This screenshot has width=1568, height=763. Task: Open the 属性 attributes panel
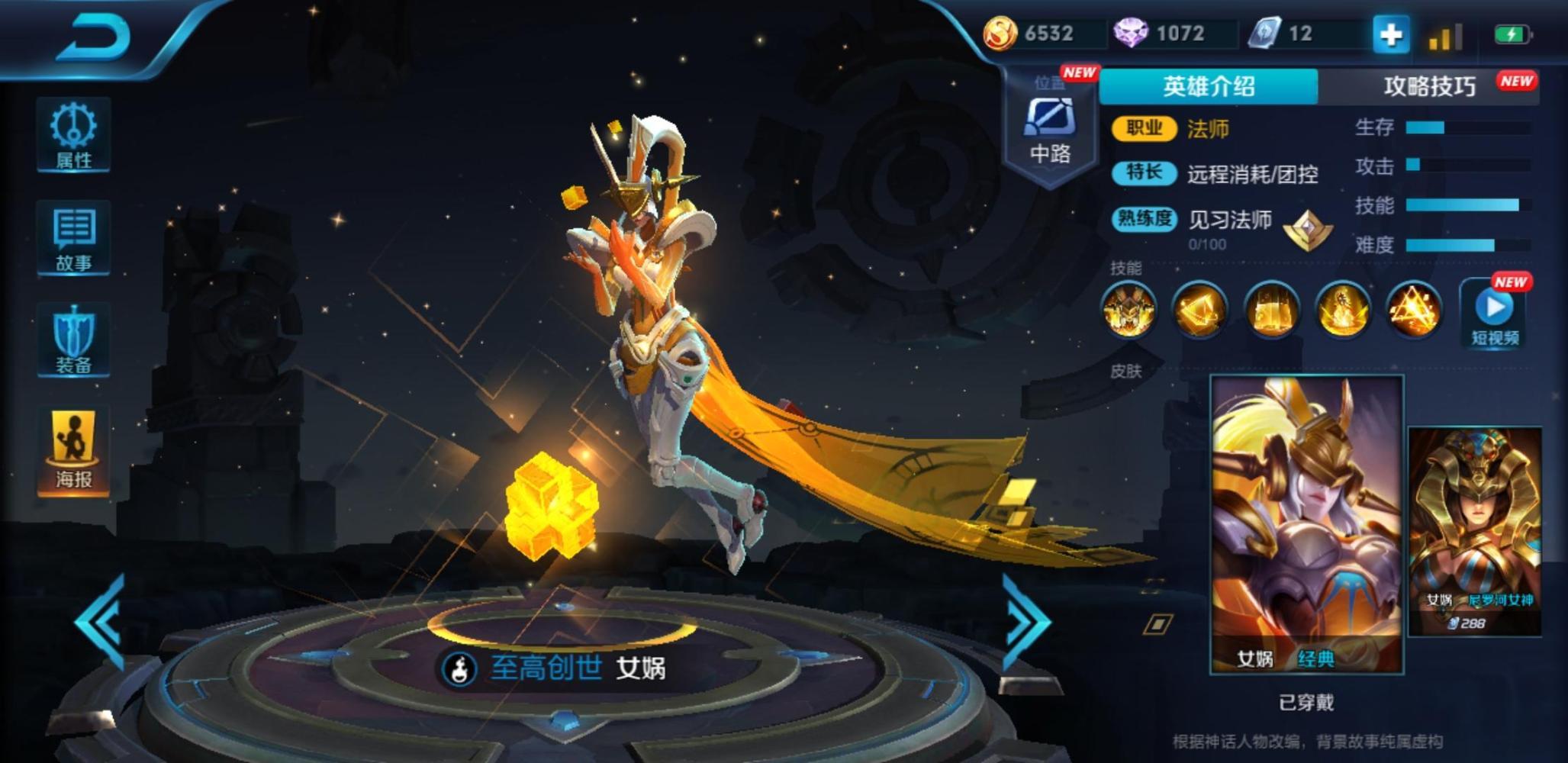(x=73, y=135)
